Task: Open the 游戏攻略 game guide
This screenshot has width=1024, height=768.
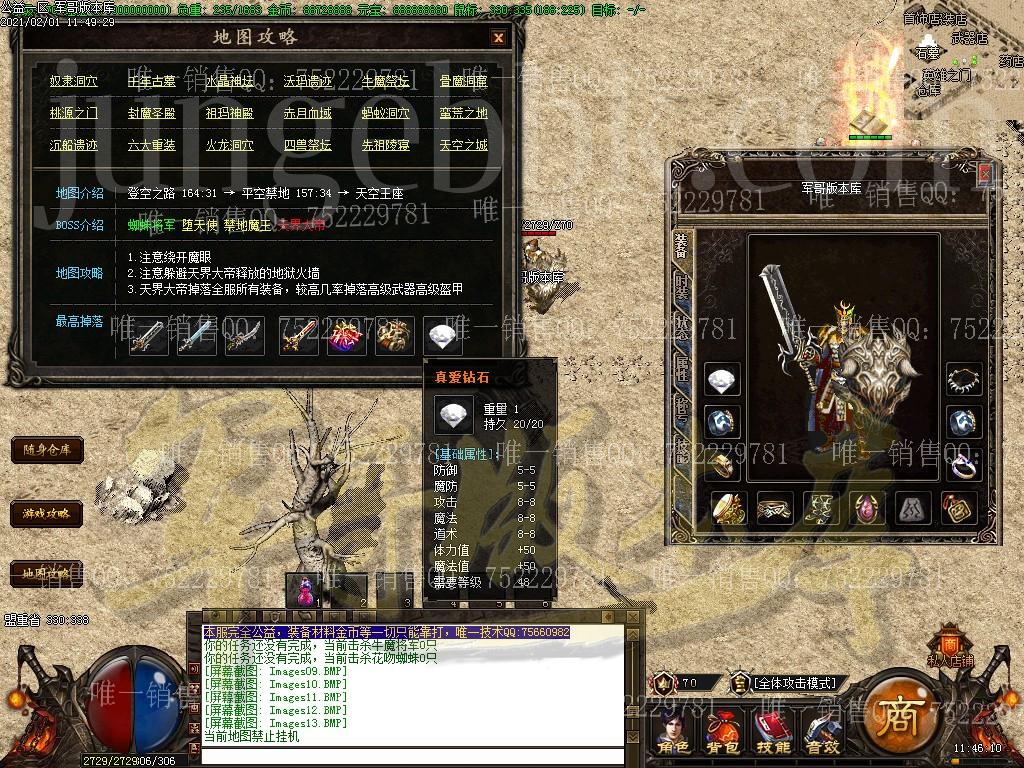Action: pos(47,514)
